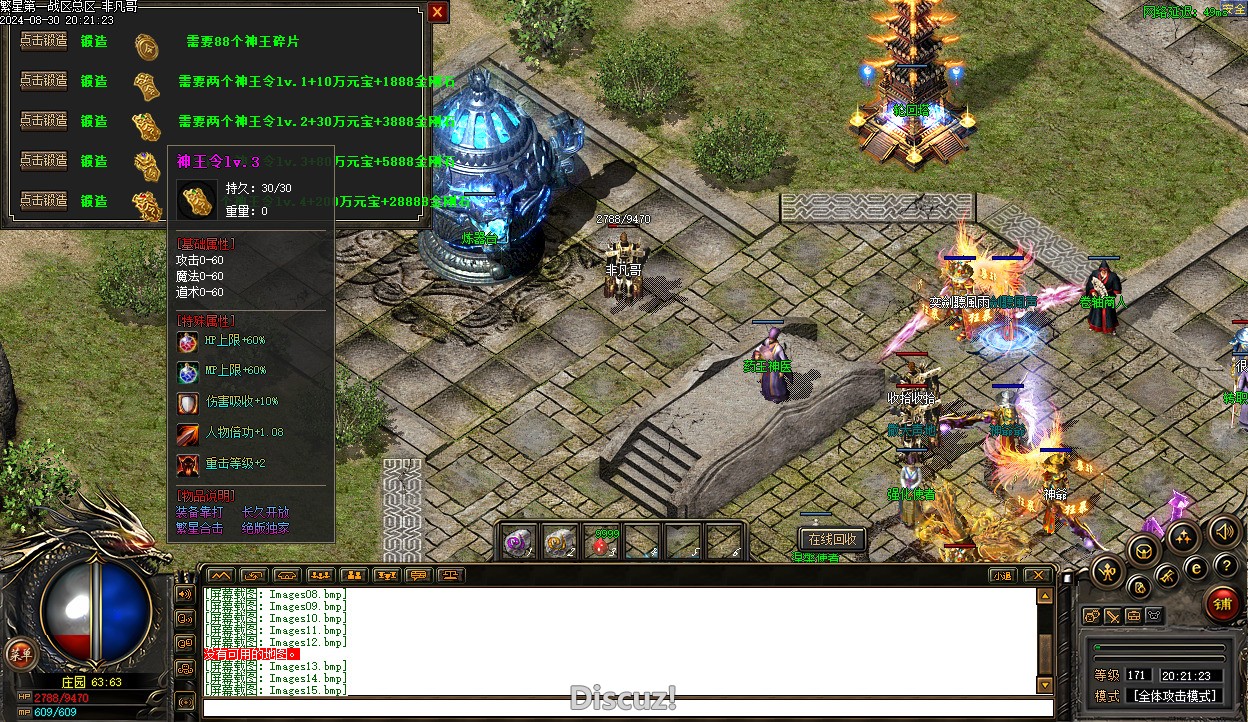1248x722 pixels.
Task: Close the forging panel with the X
Action: tap(437, 12)
